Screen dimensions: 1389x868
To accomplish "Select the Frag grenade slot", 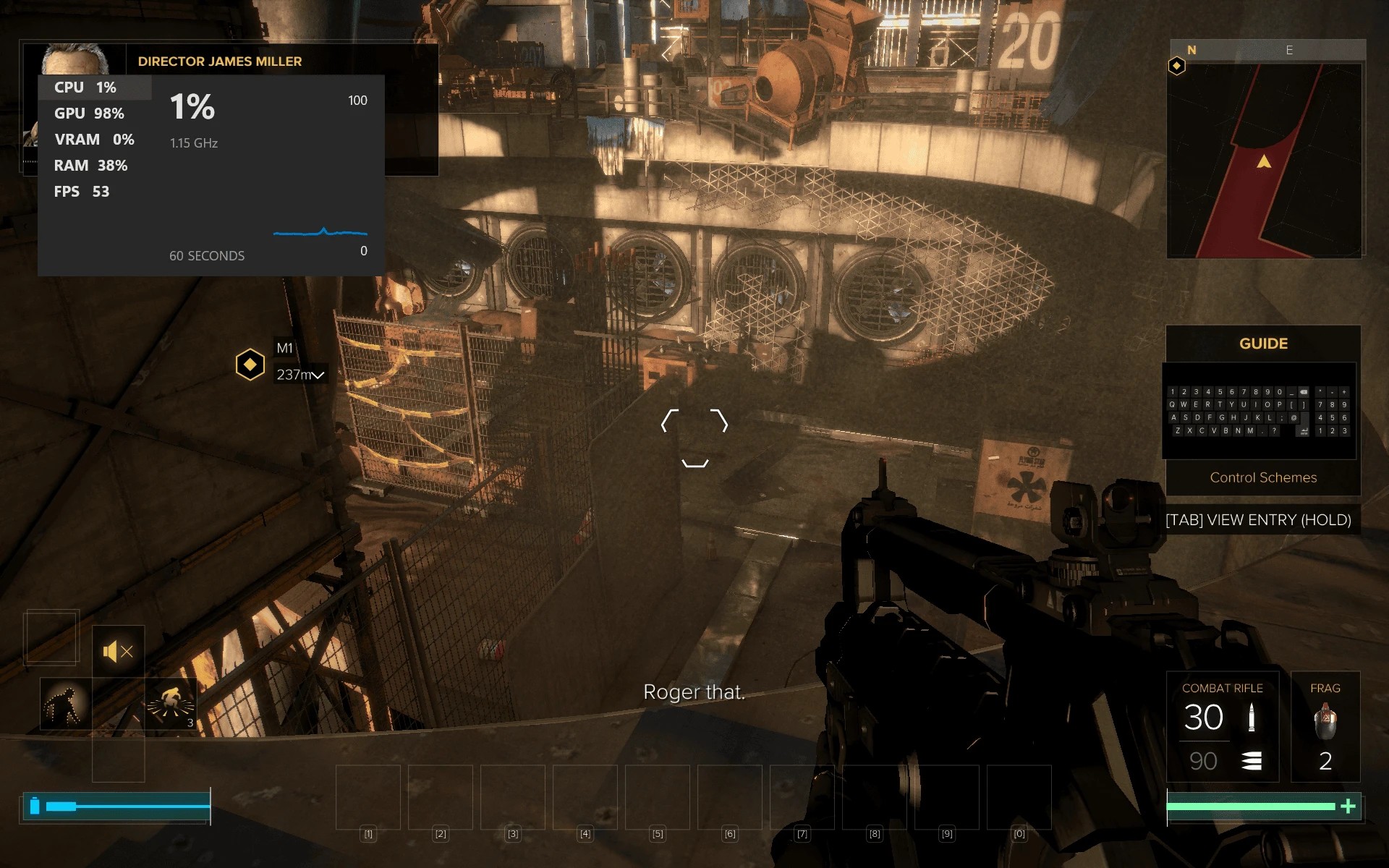I will click(x=1325, y=727).
